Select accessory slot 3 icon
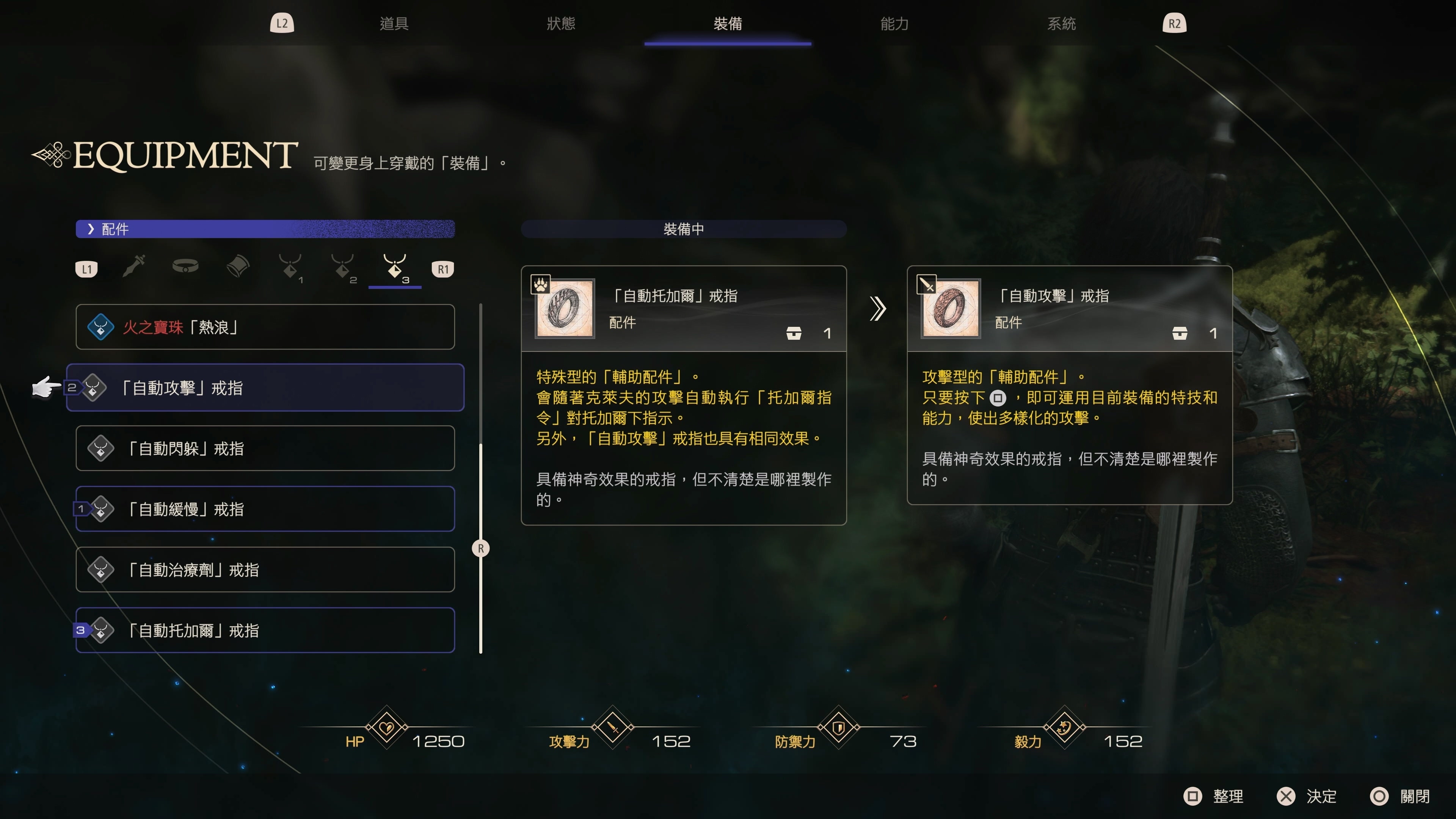The image size is (1456, 819). [x=394, y=267]
